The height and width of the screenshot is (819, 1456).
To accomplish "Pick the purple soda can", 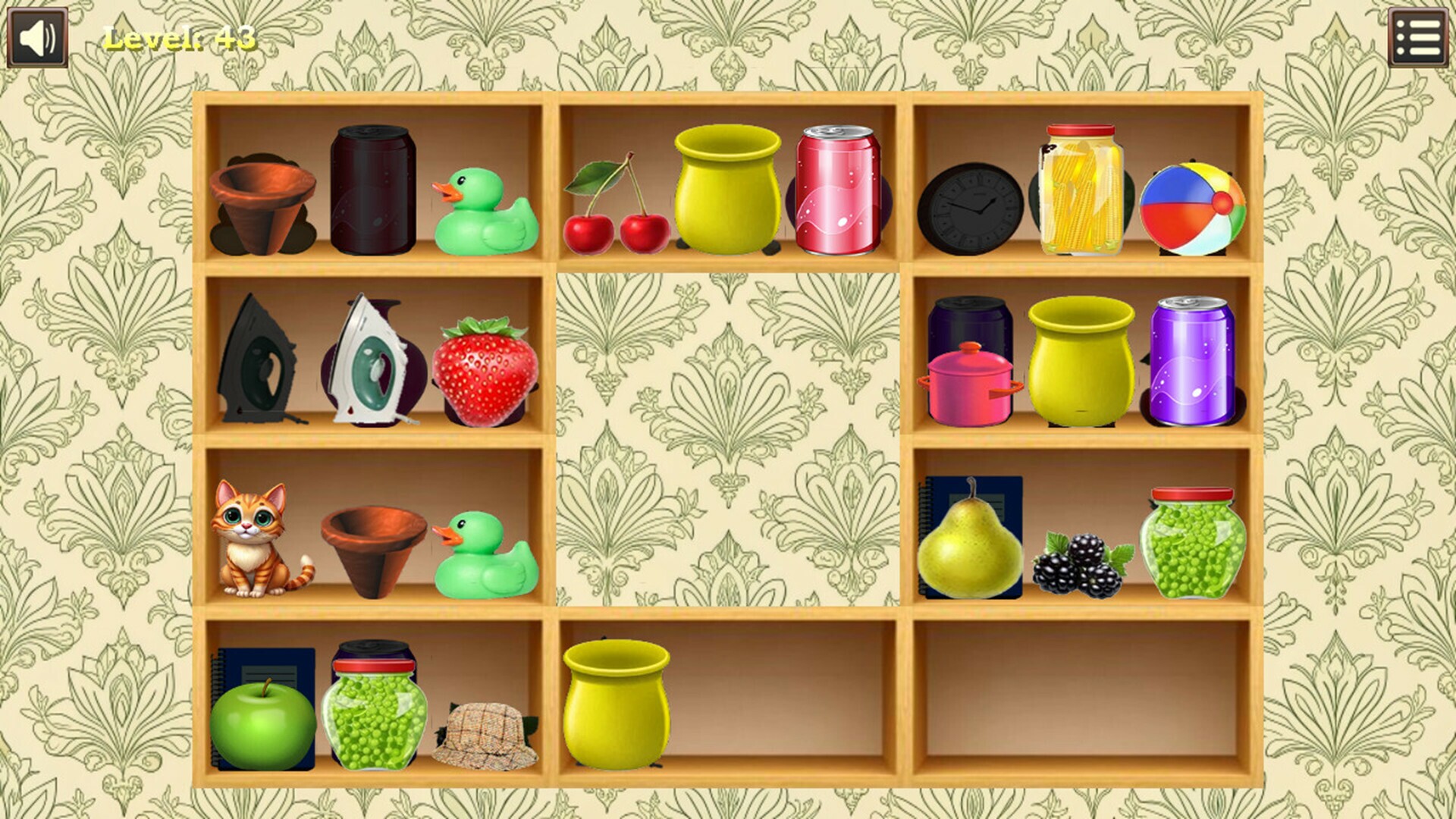I will pyautogui.click(x=1191, y=361).
